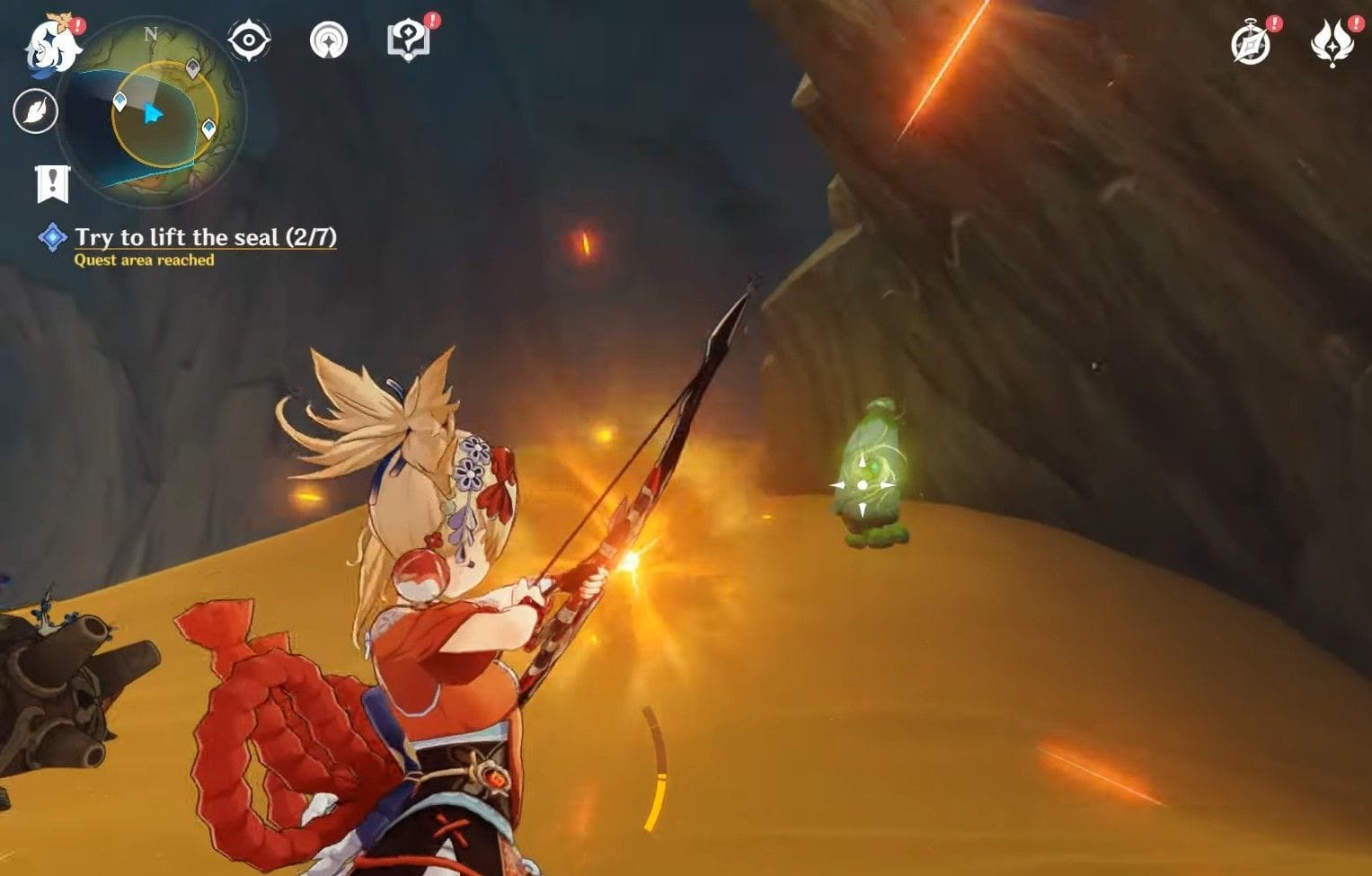Click the 'Quest area reached' text

coord(143,261)
